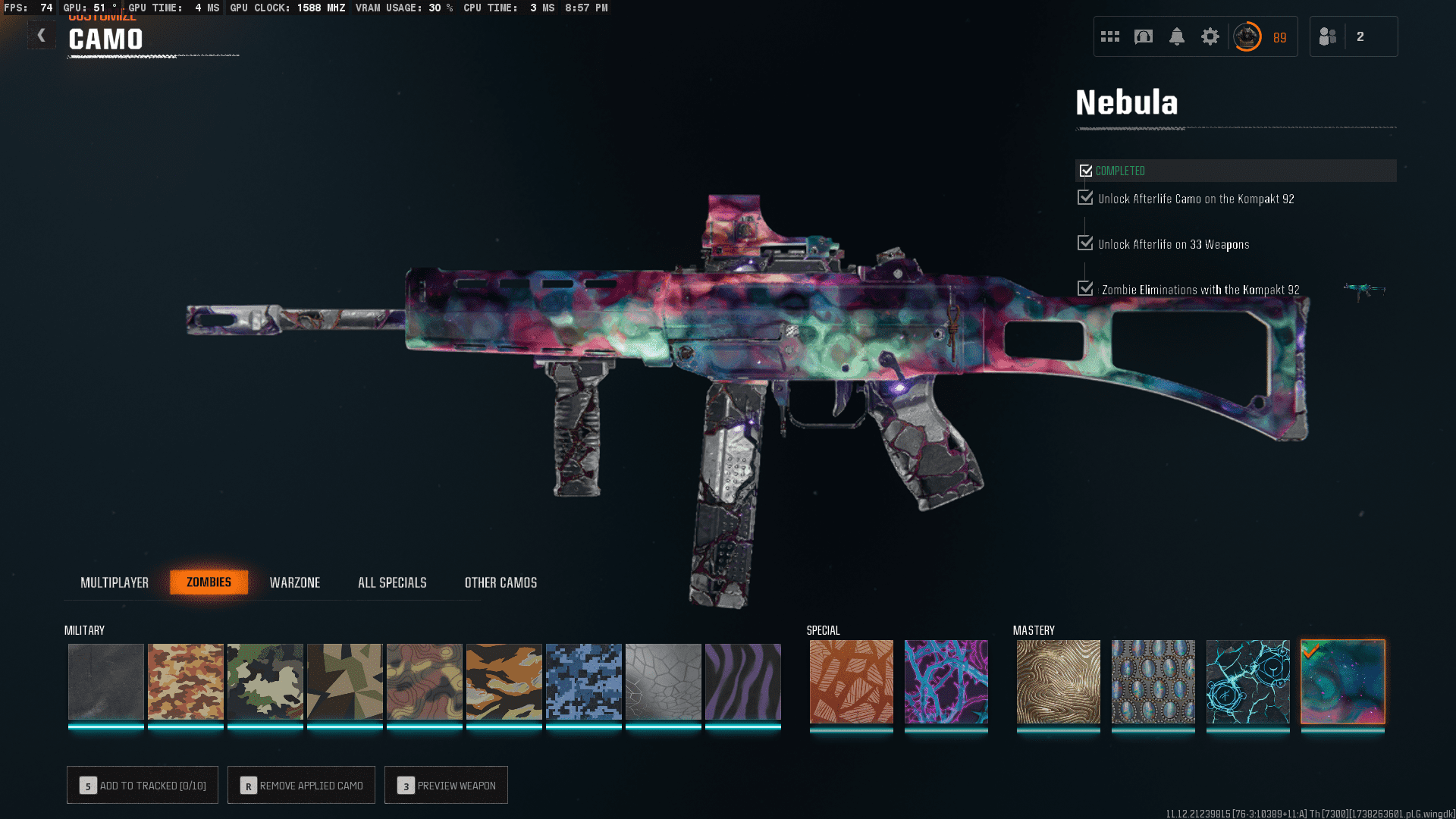Open the notifications bell
Screen dimensions: 1456x819
1177,36
